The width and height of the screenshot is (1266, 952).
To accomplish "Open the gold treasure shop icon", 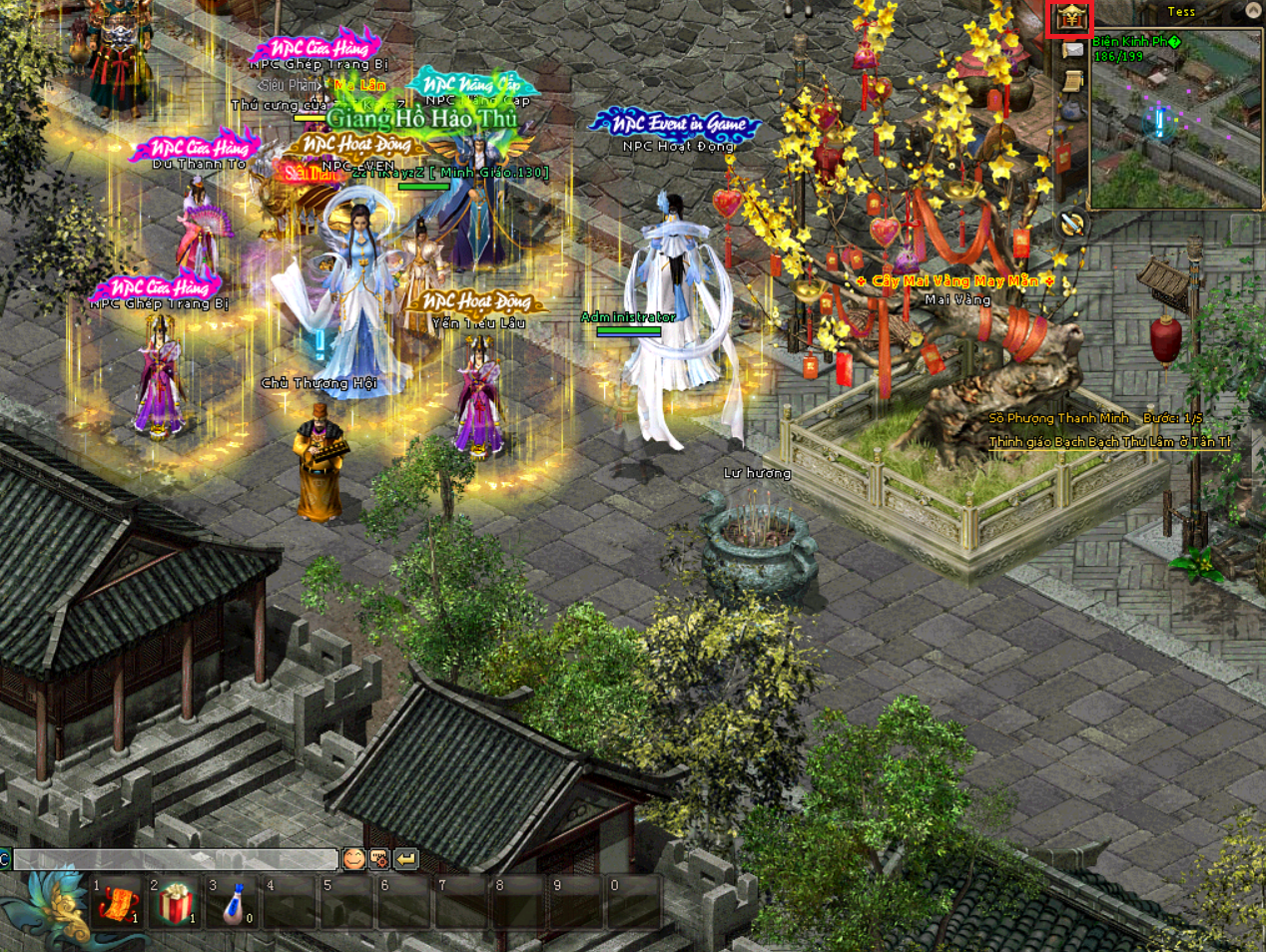I will (x=1070, y=18).
